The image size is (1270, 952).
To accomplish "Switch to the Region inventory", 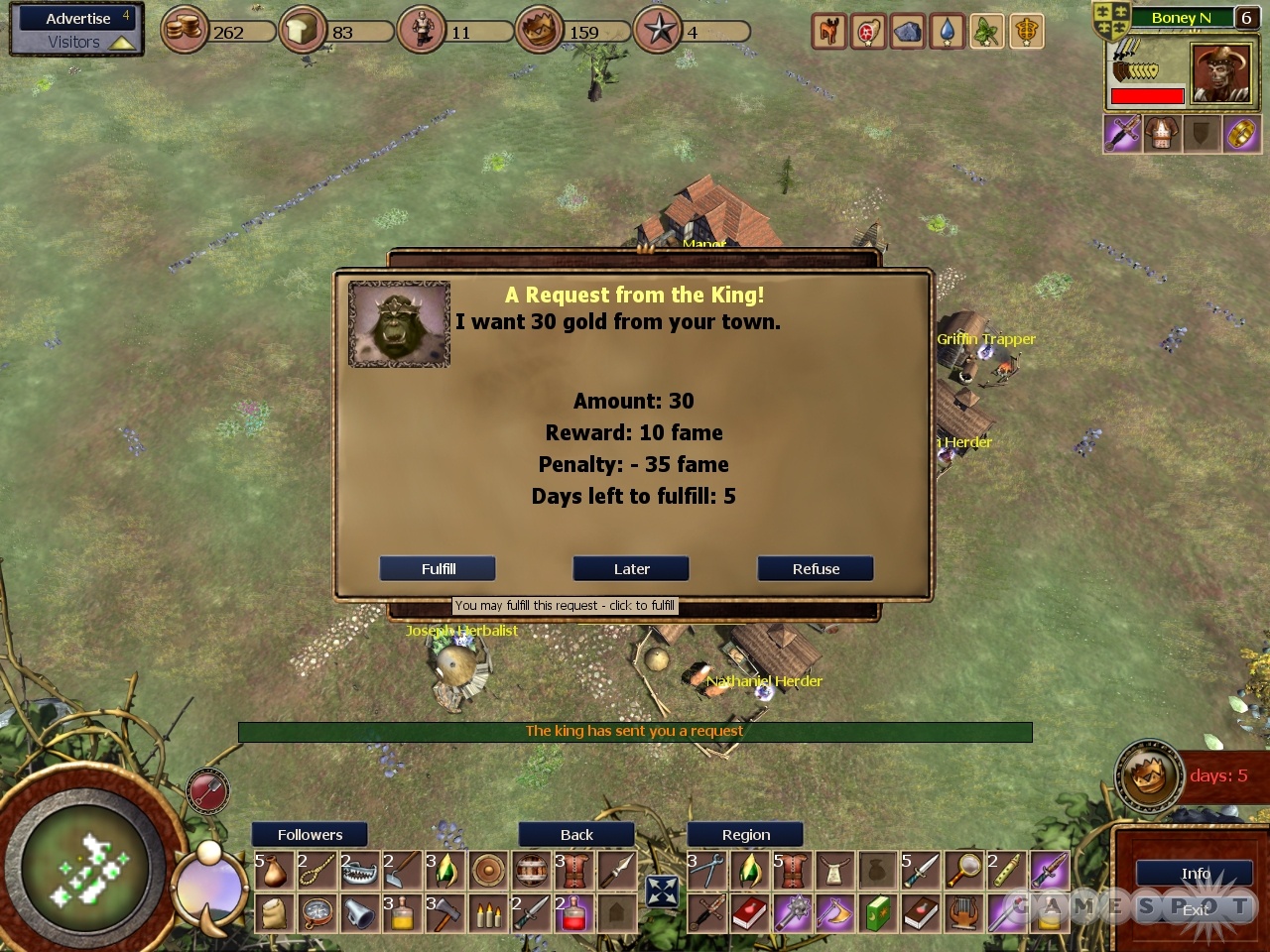I will [745, 835].
